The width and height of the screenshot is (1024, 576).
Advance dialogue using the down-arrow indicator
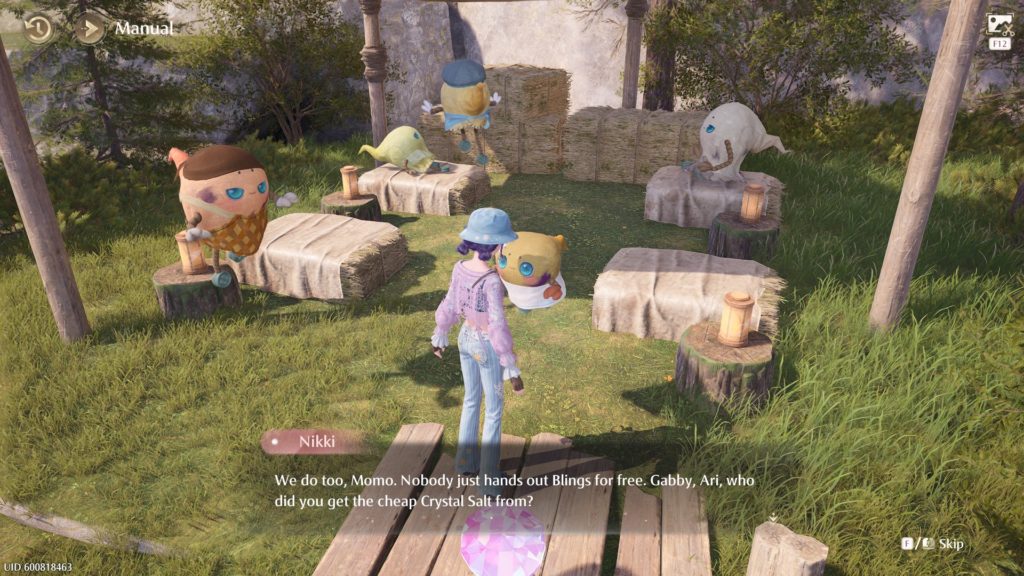[773, 519]
